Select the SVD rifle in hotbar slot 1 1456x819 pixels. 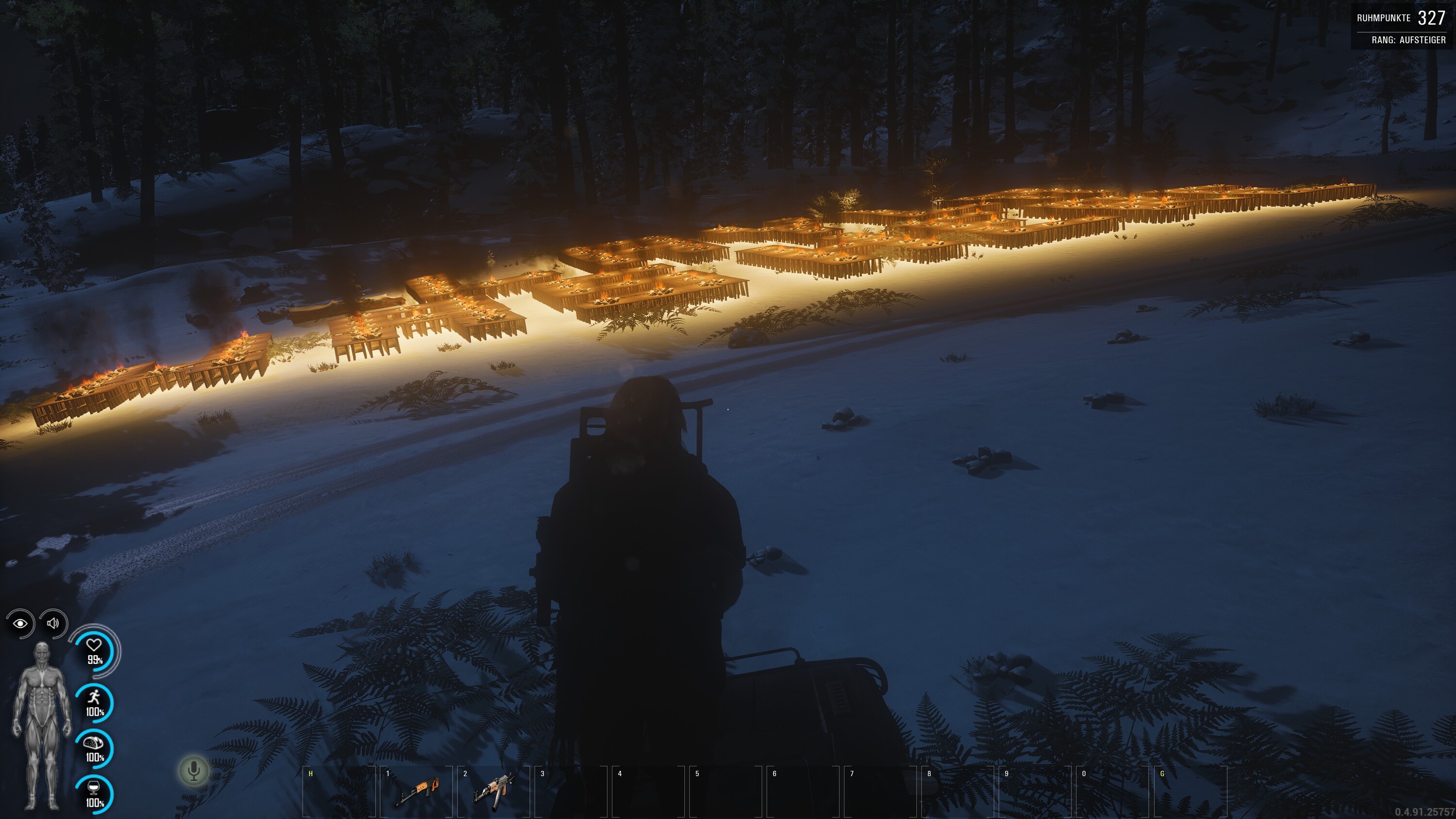(416, 790)
